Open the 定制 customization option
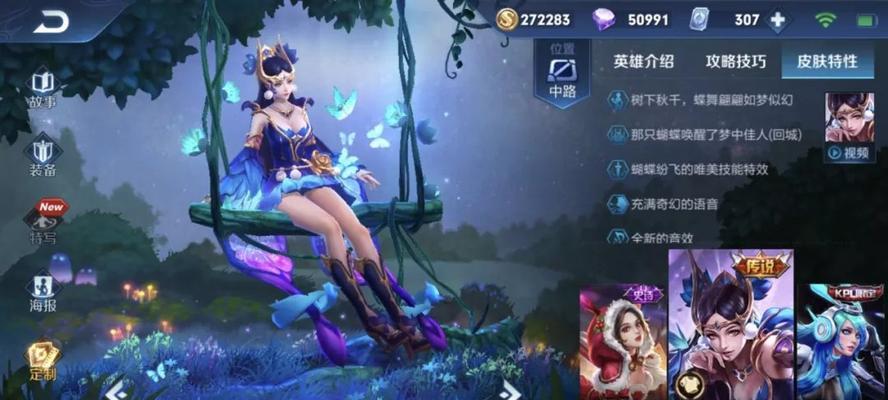 point(43,360)
